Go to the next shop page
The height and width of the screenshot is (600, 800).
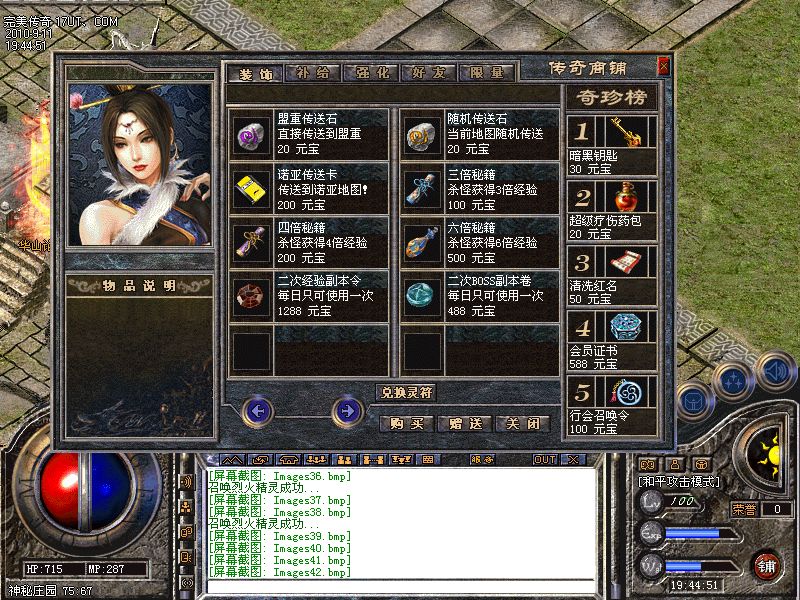click(x=346, y=410)
